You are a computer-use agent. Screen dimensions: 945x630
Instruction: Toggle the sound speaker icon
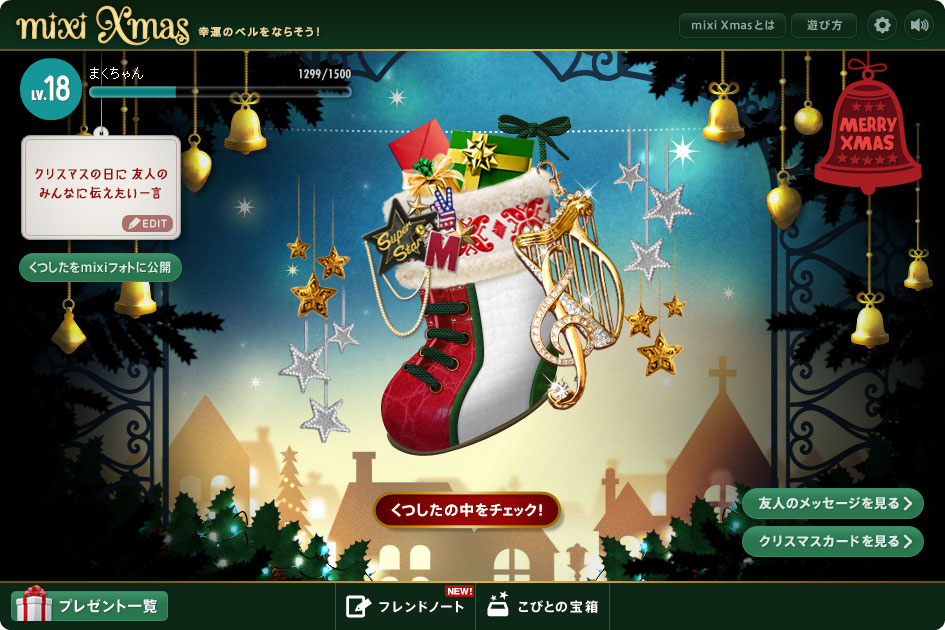pyautogui.click(x=918, y=25)
